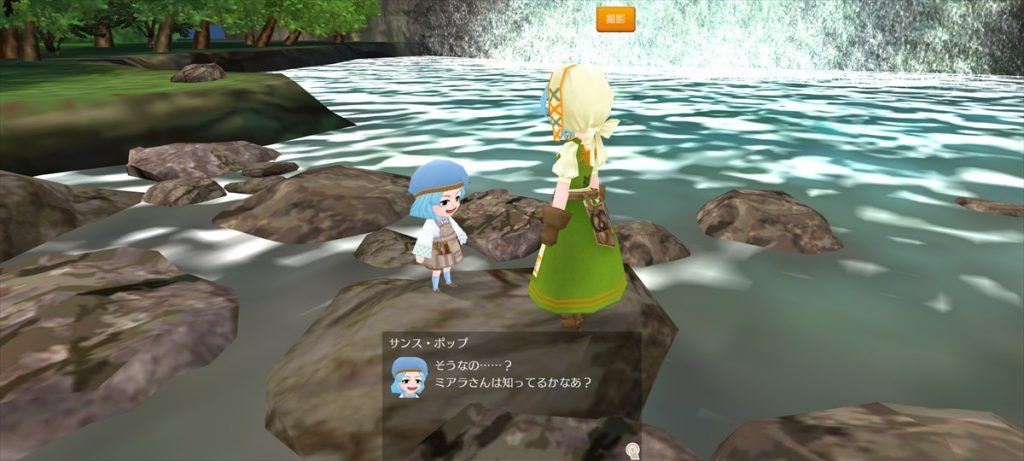The height and width of the screenshot is (461, 1024).
Task: Click the dialogue advance icon
Action: [631, 450]
